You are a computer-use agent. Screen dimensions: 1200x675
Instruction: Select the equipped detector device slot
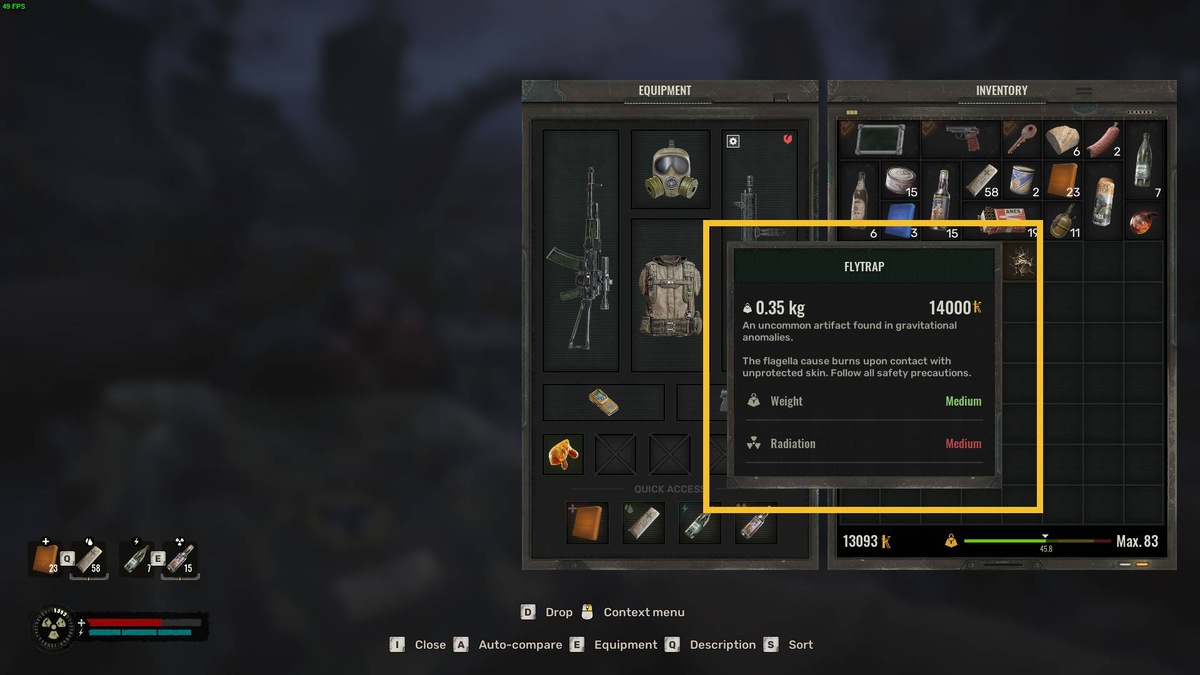tap(603, 402)
